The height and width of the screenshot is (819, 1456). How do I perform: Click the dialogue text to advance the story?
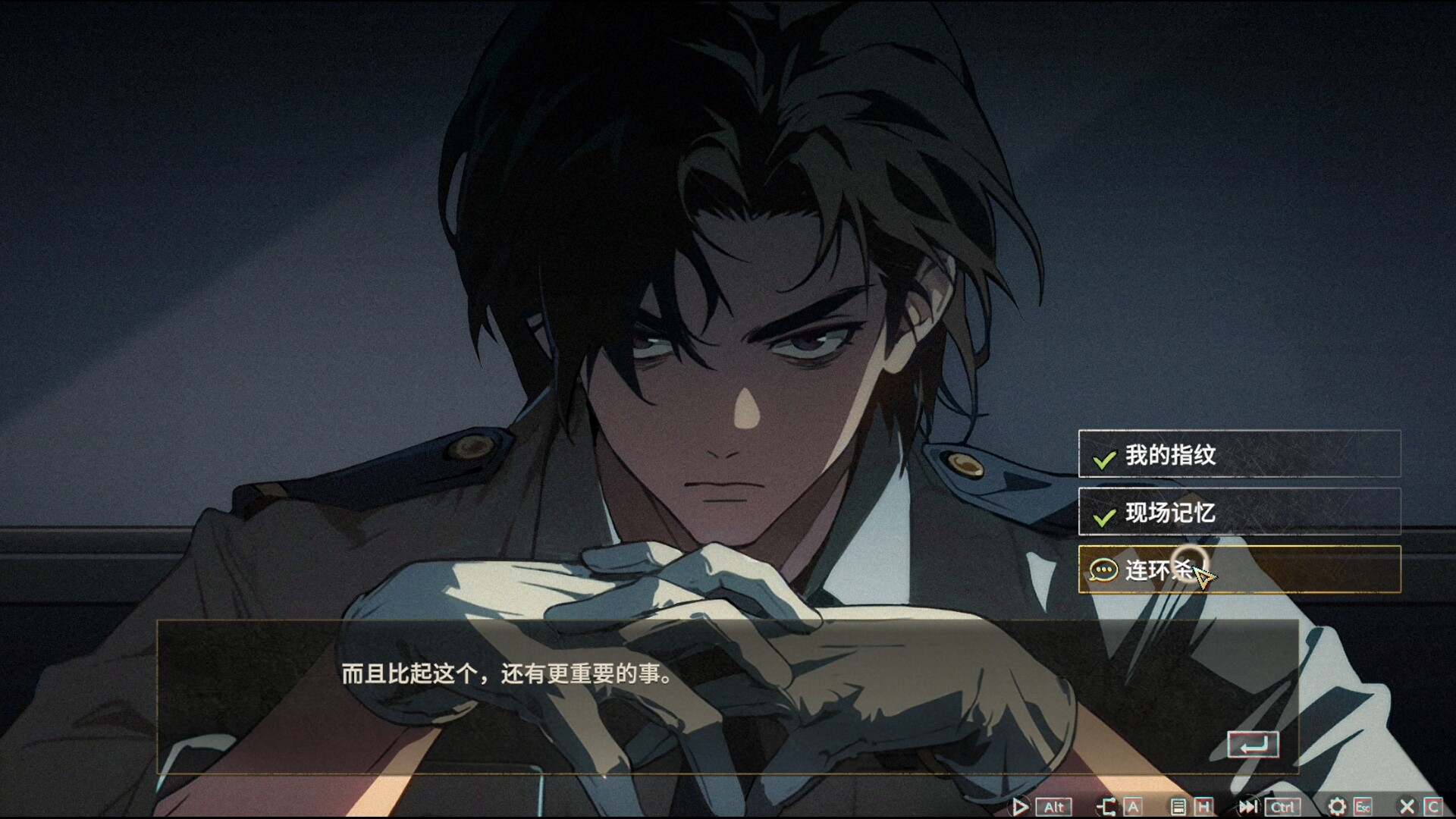point(508,676)
